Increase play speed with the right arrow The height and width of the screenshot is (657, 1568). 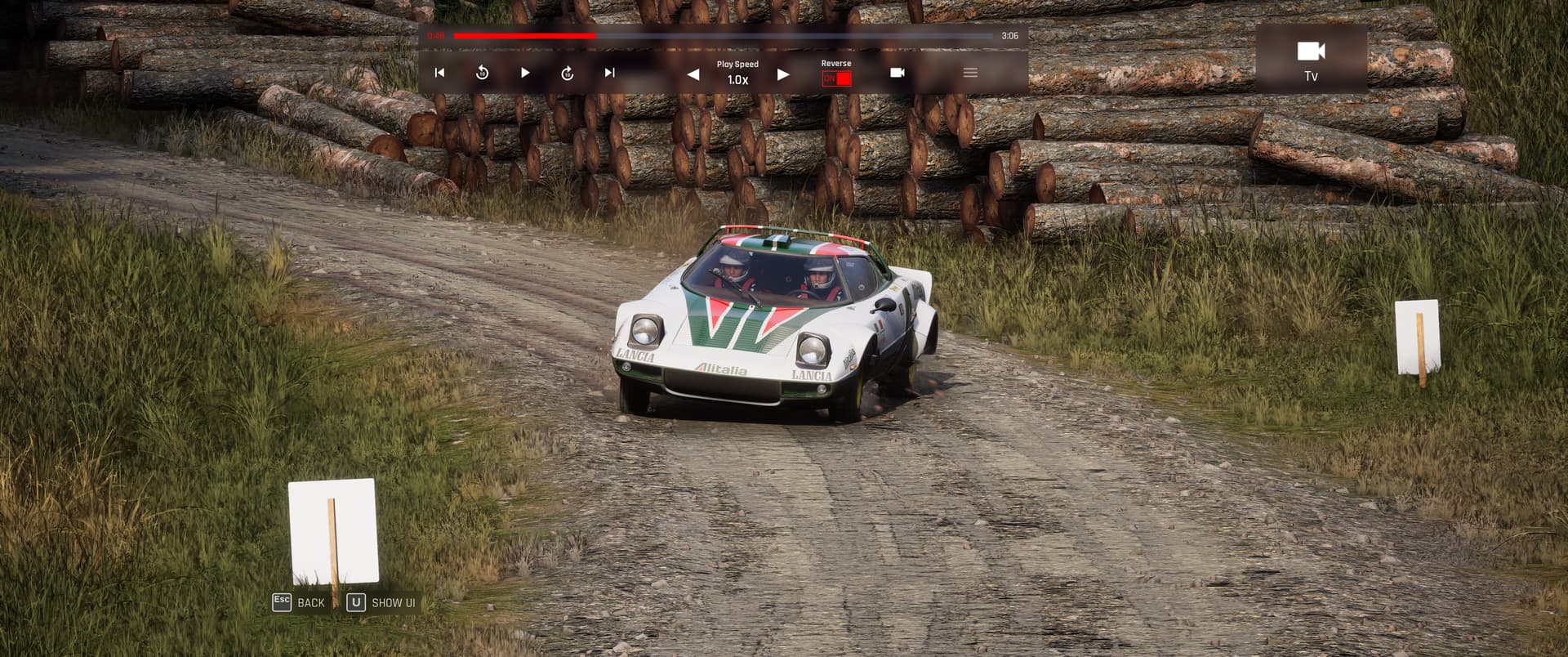click(783, 74)
